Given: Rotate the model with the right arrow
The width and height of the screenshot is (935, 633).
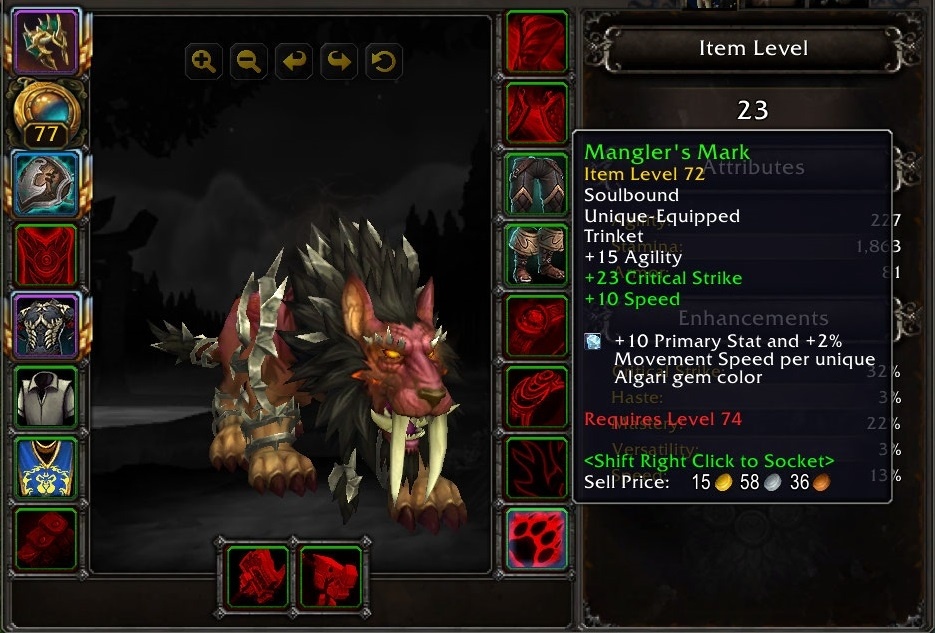Looking at the screenshot, I should click(339, 62).
